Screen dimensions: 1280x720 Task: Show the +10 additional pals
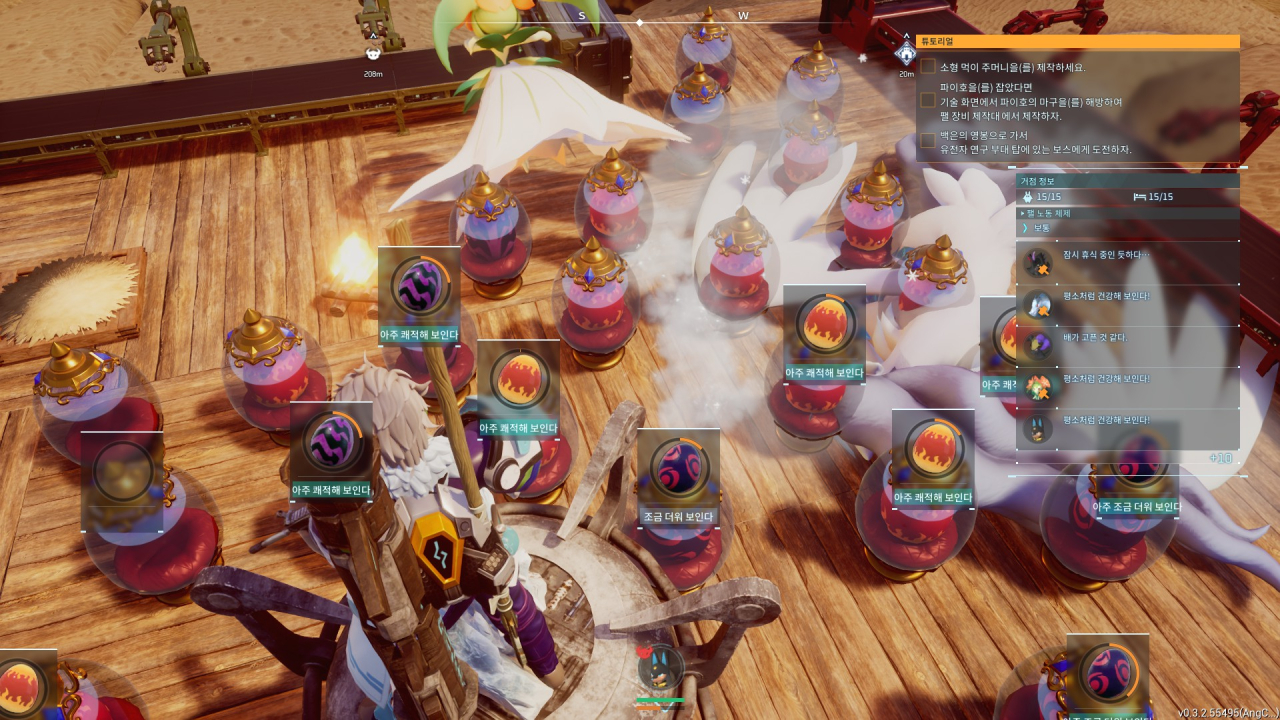tap(1220, 458)
